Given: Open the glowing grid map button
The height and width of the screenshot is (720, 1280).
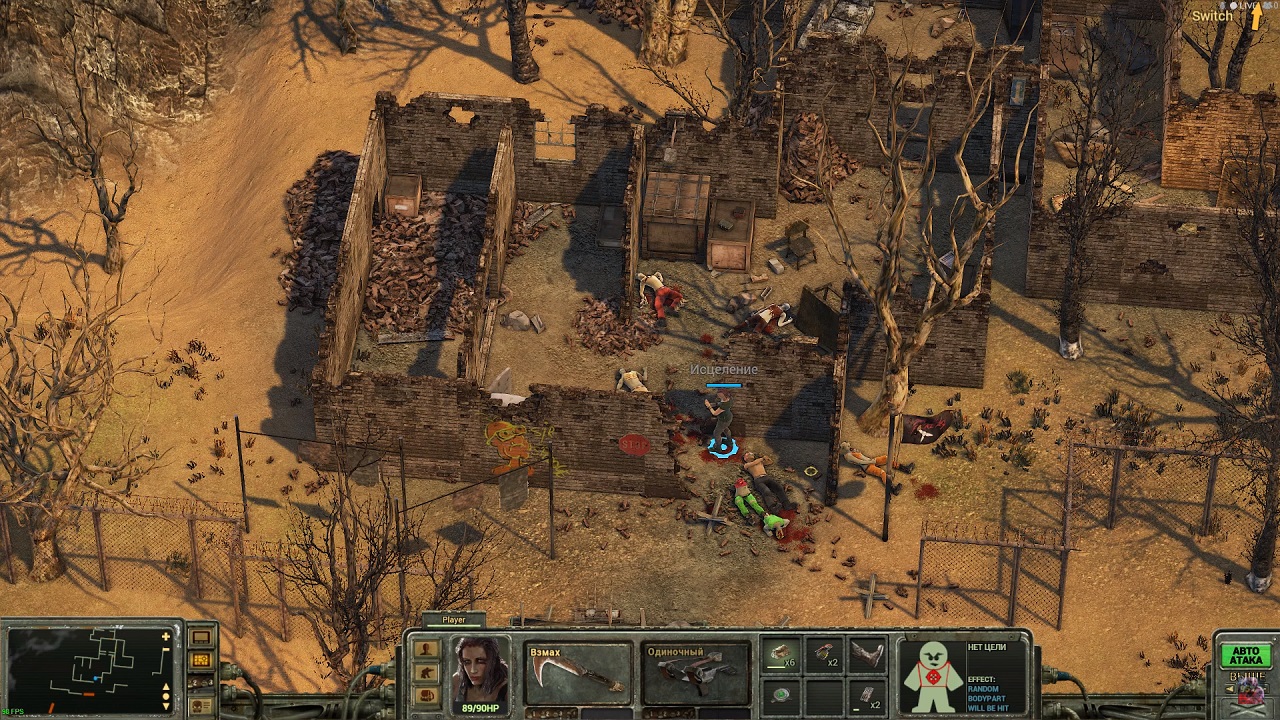Looking at the screenshot, I should point(201,660).
